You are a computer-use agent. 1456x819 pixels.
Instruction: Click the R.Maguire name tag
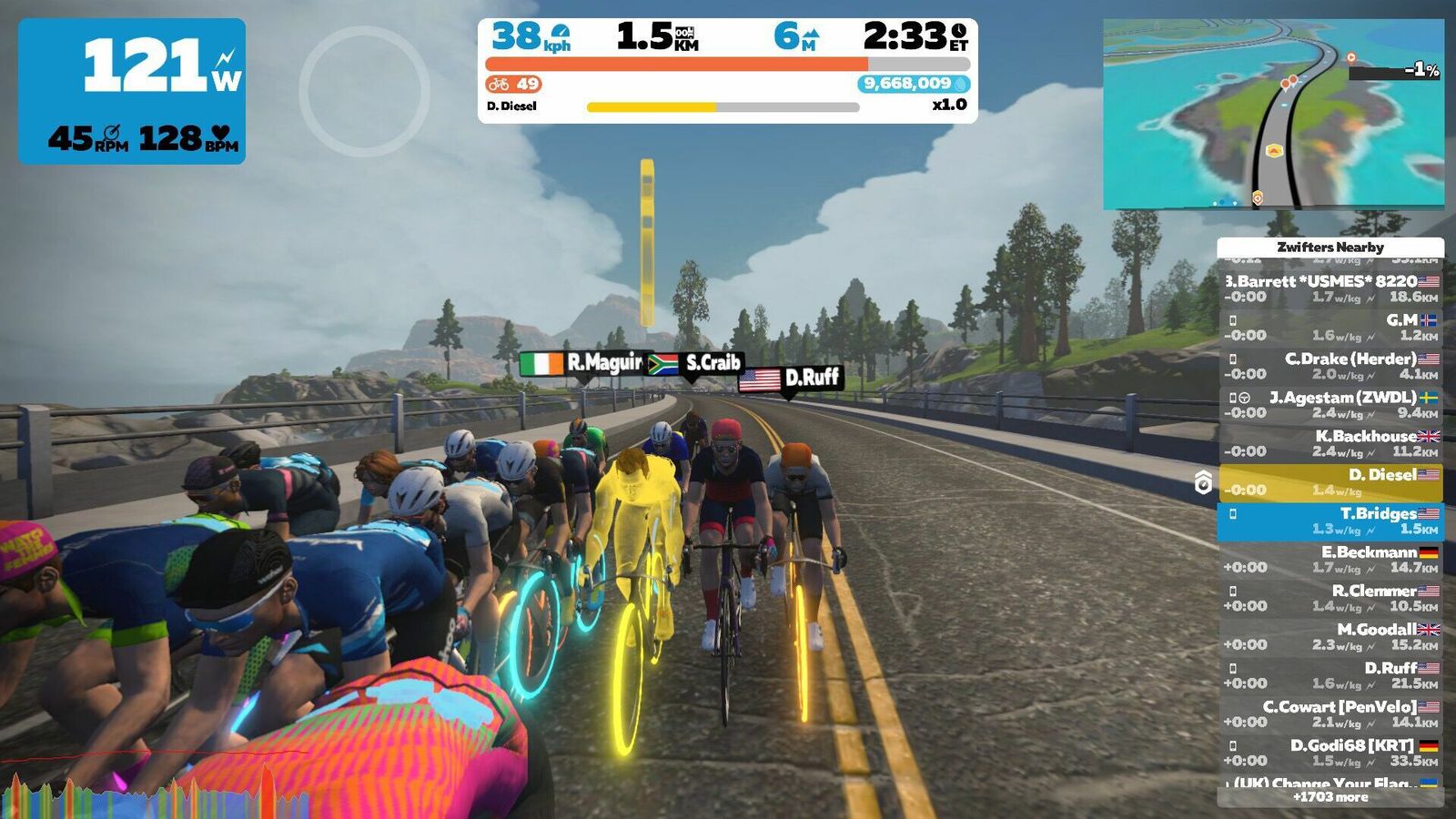point(582,364)
